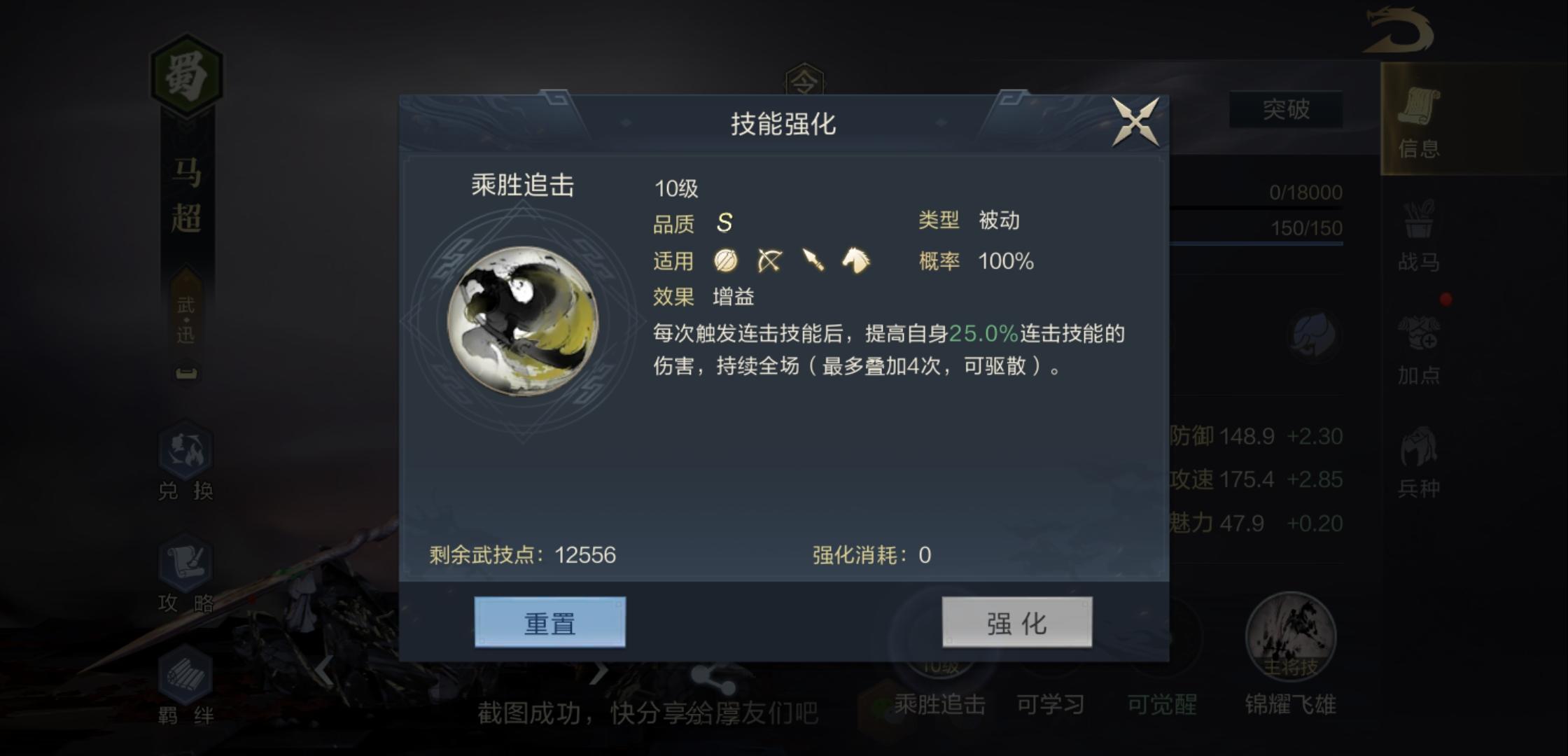Image resolution: width=1568 pixels, height=756 pixels.
Task: Click the horse applicable-class icon
Action: coord(857,260)
